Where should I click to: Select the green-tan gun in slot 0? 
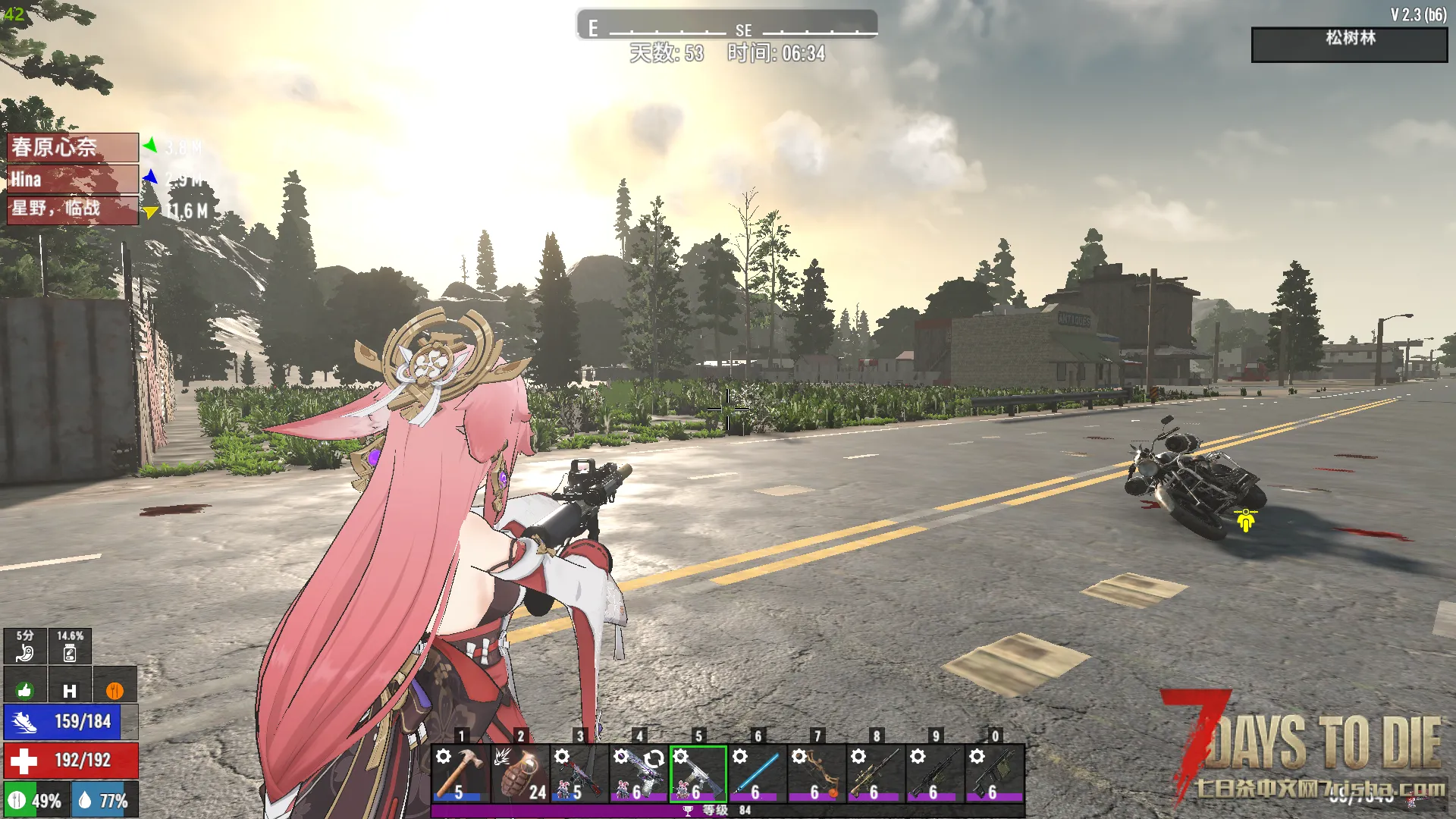pyautogui.click(x=994, y=773)
